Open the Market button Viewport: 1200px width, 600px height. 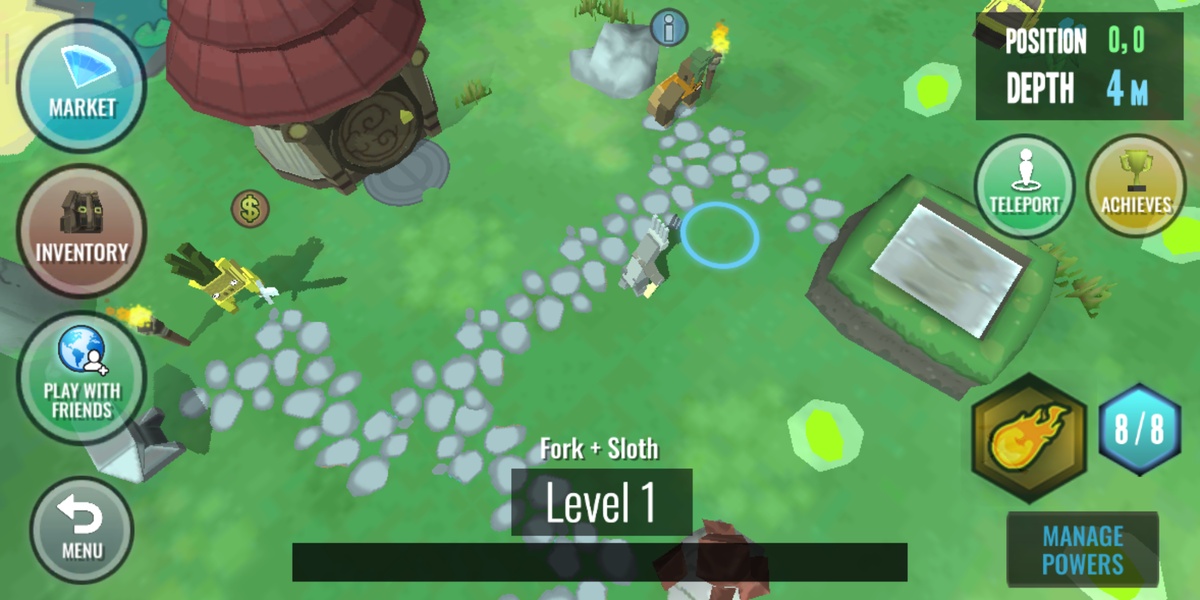tap(82, 86)
